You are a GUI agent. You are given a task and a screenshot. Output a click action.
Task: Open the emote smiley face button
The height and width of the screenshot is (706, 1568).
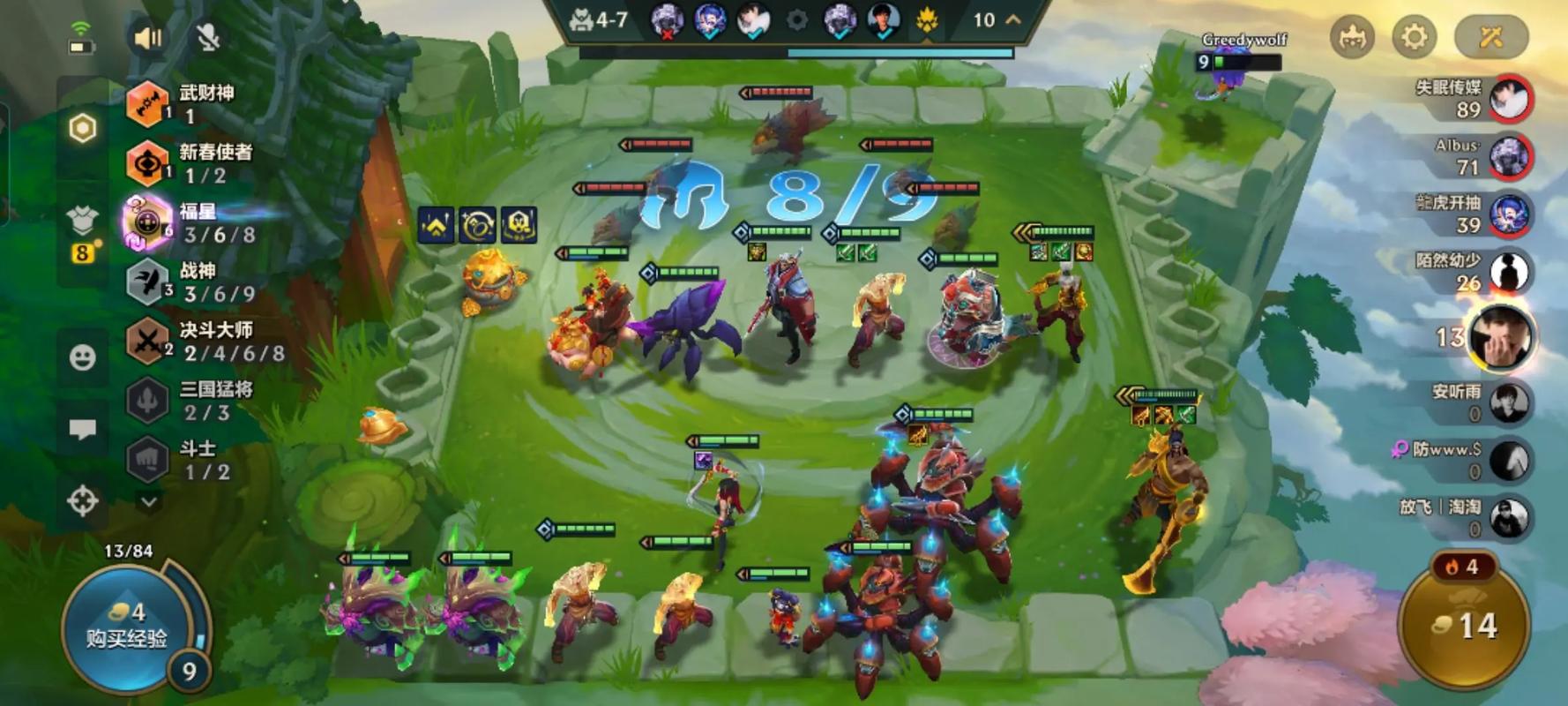point(83,357)
